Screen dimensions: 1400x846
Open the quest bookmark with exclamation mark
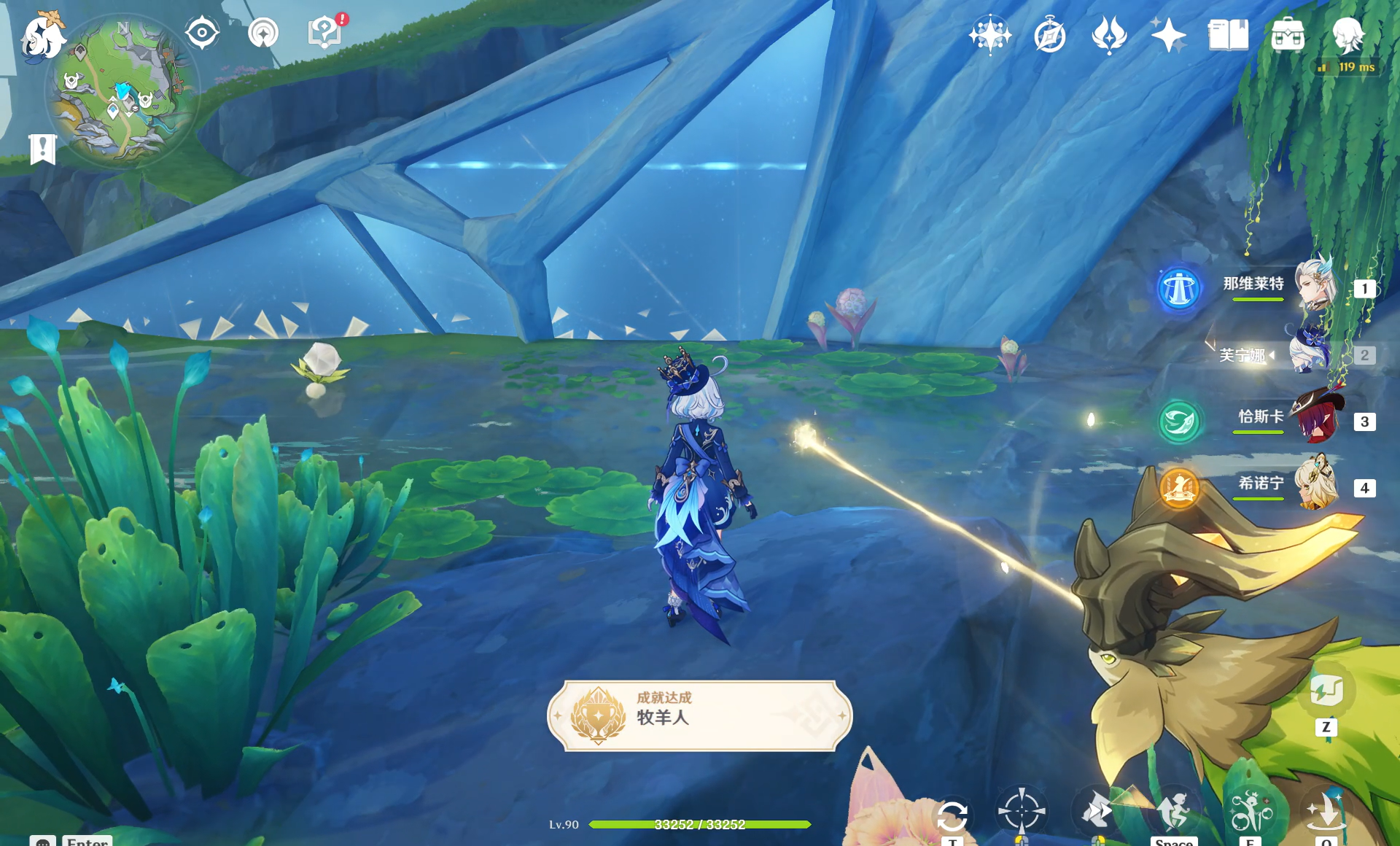pyautogui.click(x=43, y=150)
